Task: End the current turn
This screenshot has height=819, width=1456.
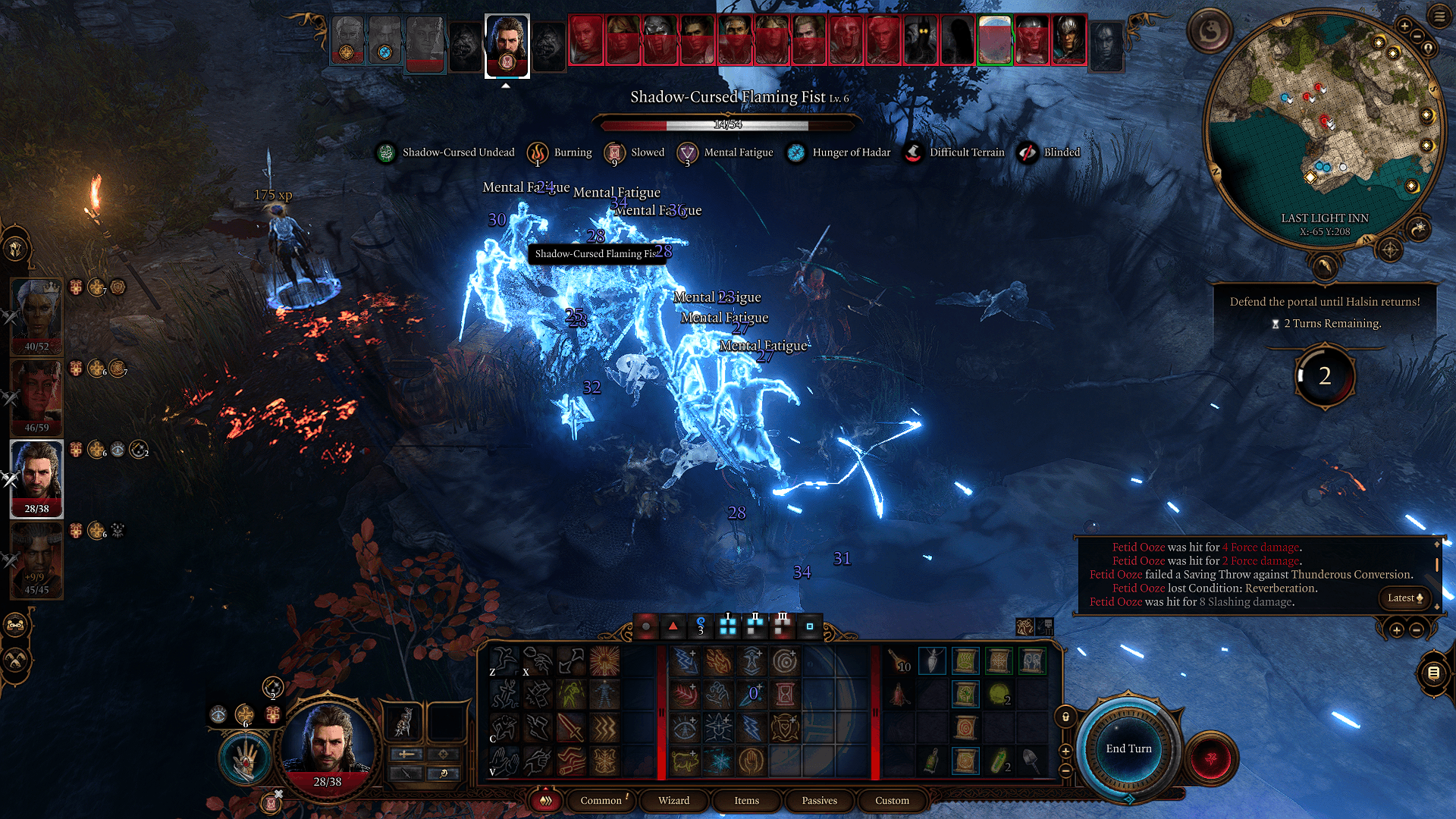Action: pyautogui.click(x=1128, y=748)
